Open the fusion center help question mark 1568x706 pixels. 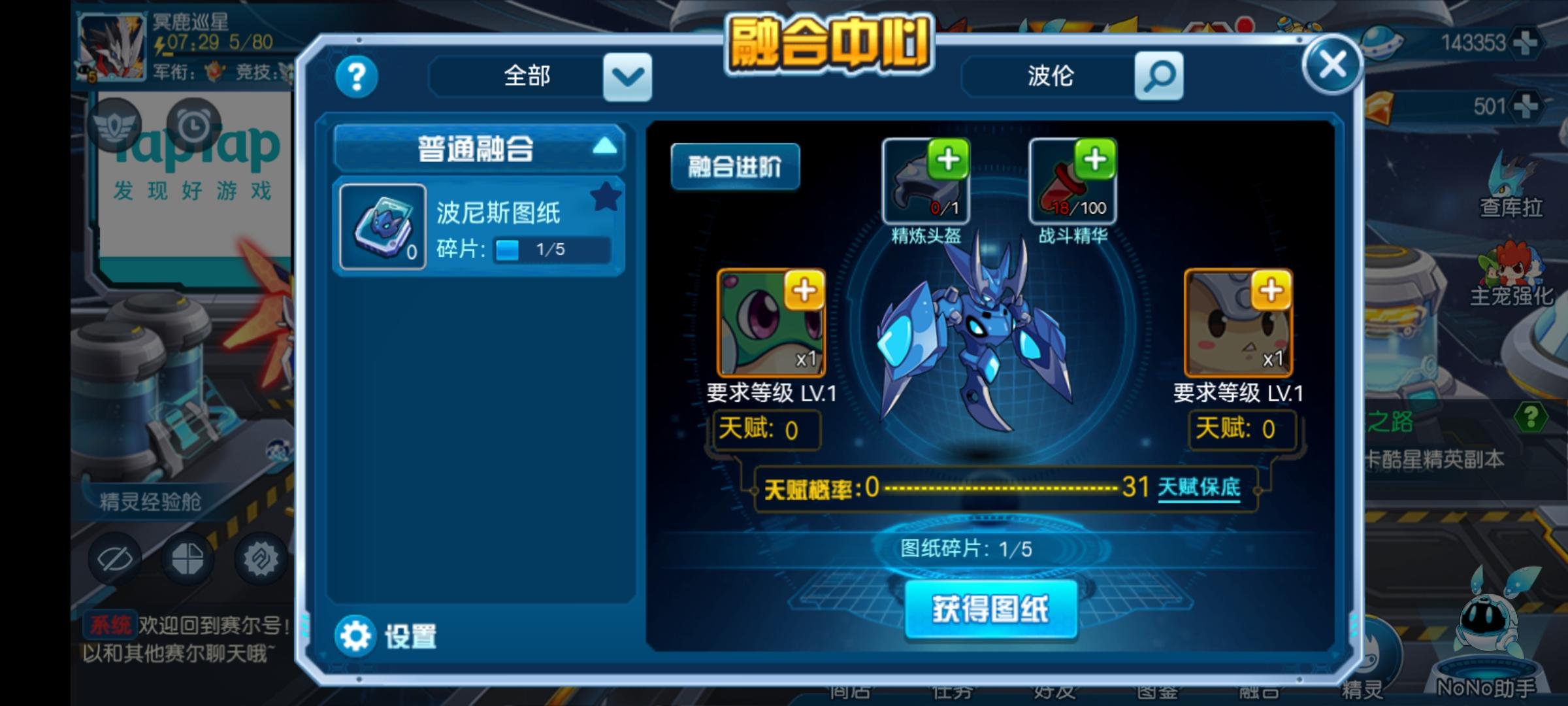pos(356,76)
